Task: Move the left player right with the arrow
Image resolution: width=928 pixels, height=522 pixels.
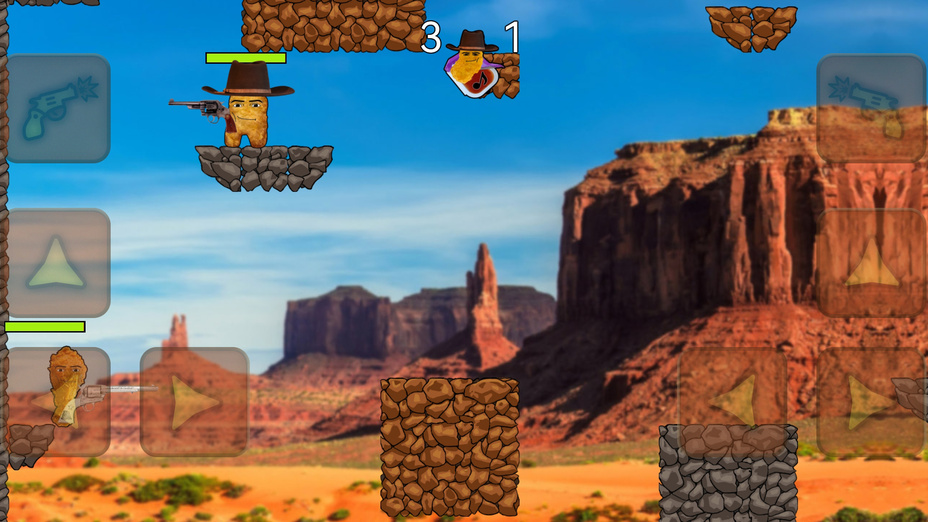Action: [x=194, y=402]
